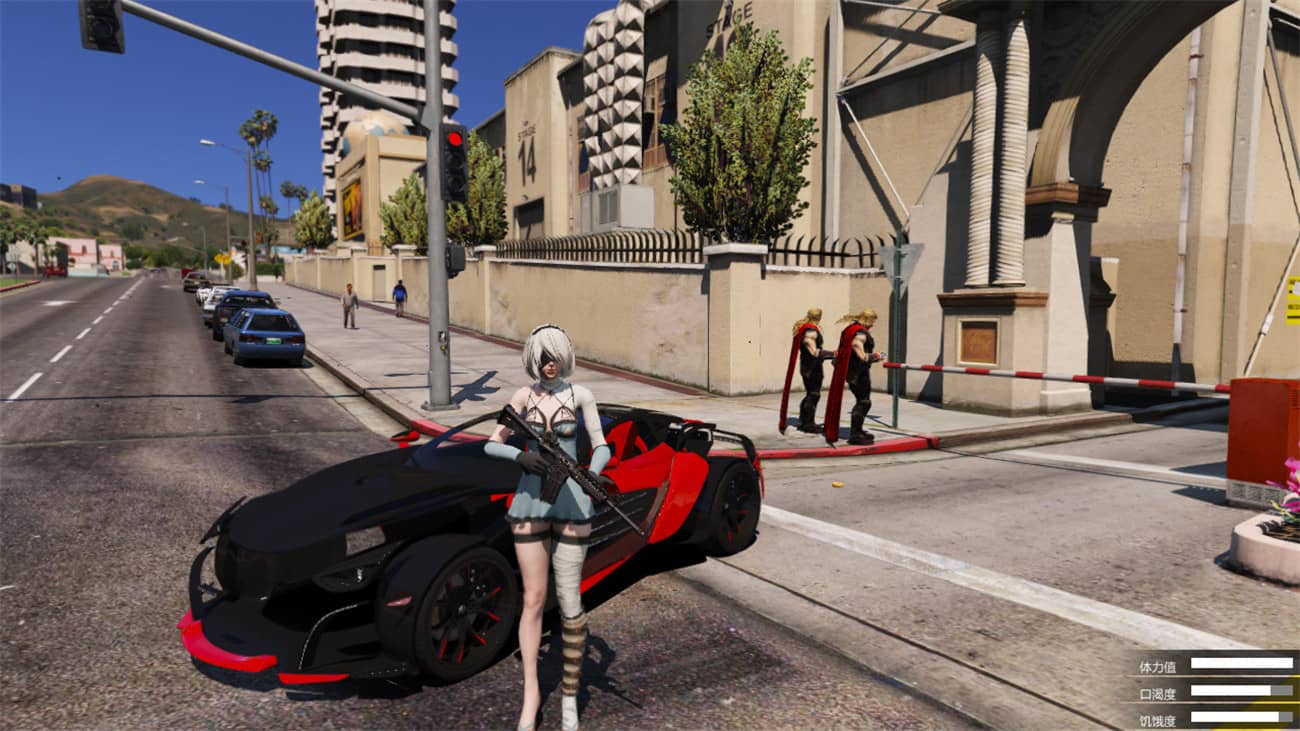Click the 体力值 stamina status bar
1300x731 pixels.
[1242, 663]
